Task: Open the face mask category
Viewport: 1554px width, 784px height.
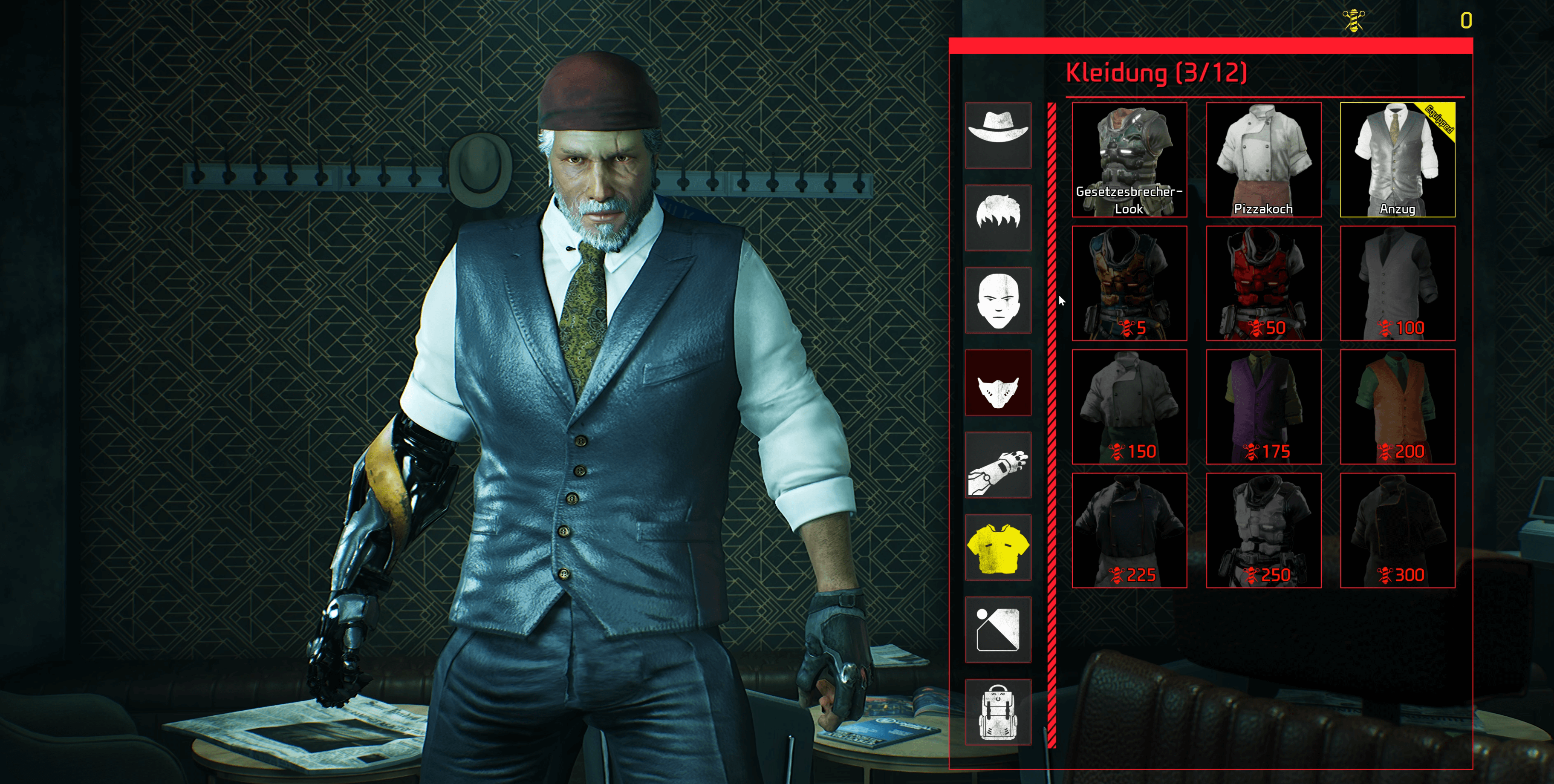Action: coord(998,382)
